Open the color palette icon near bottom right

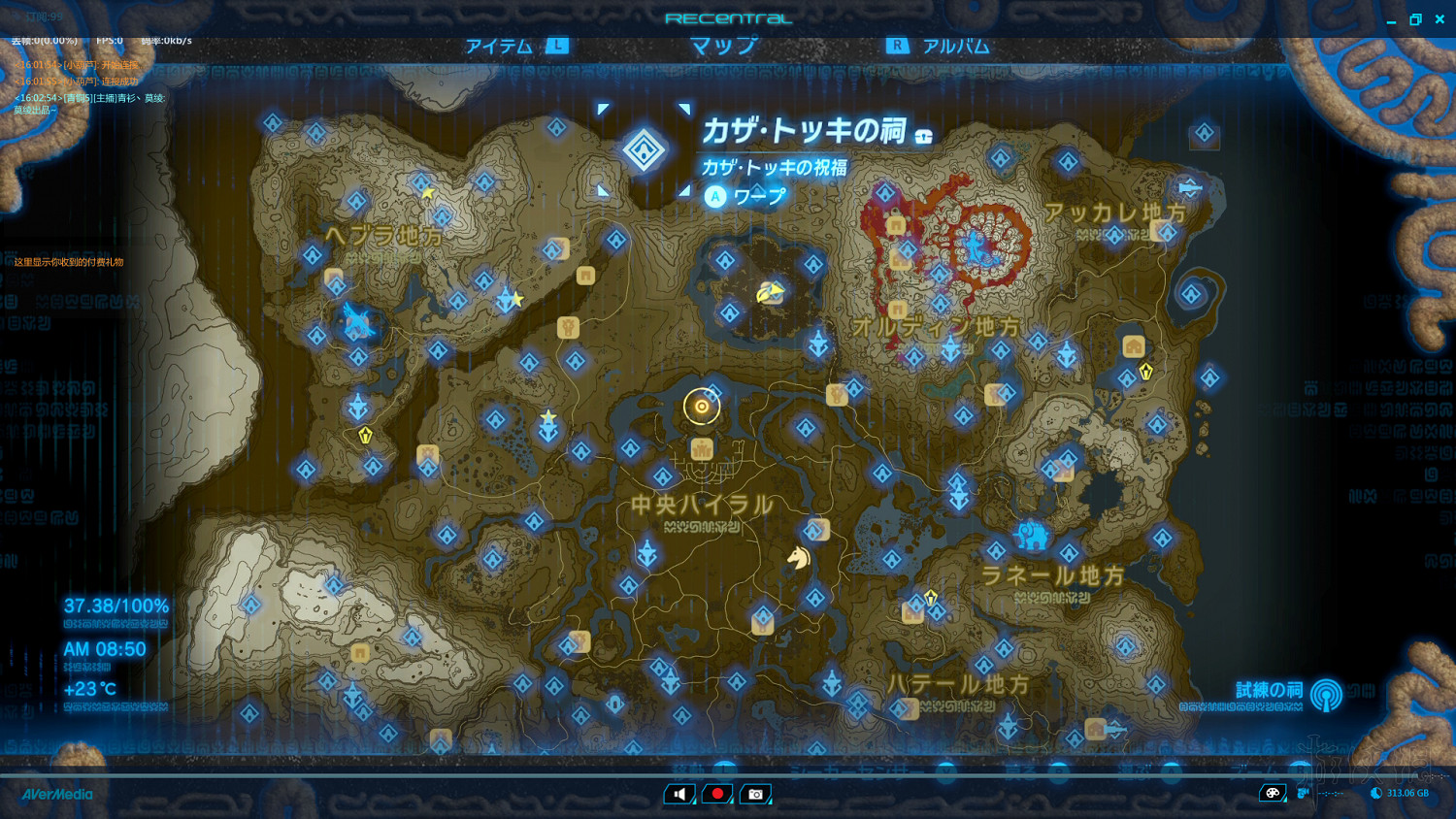(x=1274, y=793)
